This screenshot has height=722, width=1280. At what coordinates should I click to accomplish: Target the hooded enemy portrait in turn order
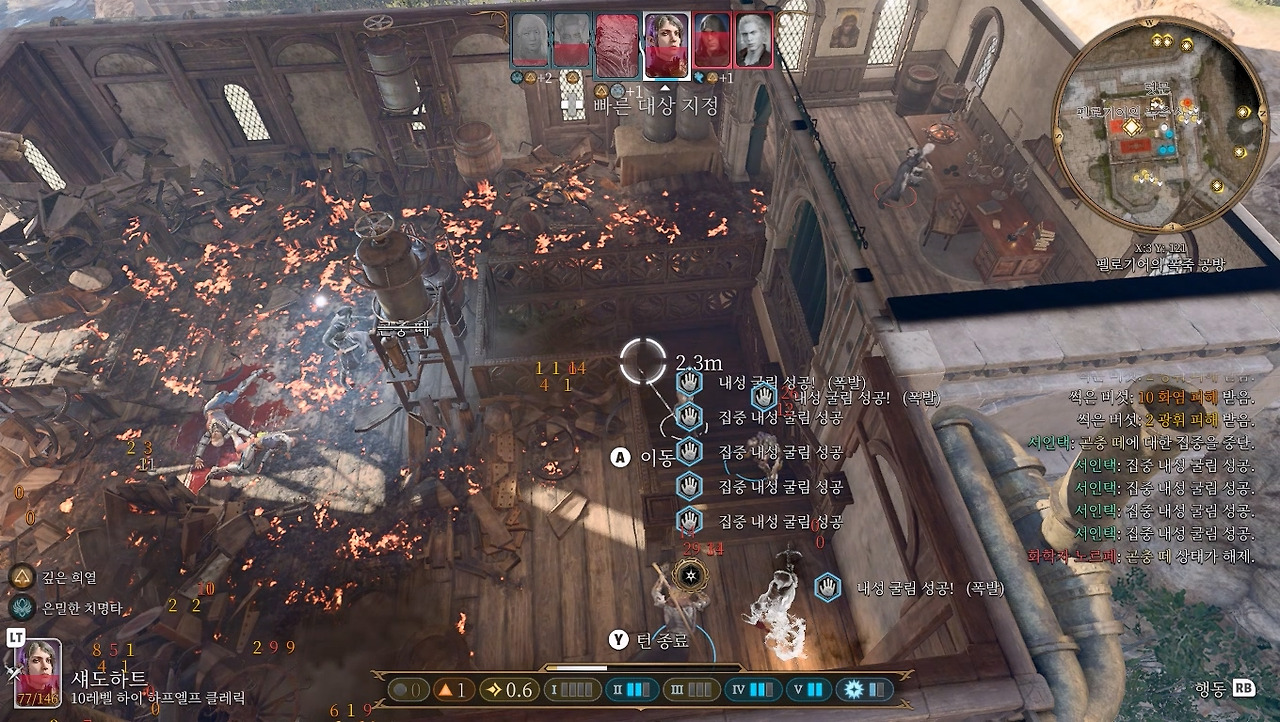click(713, 40)
